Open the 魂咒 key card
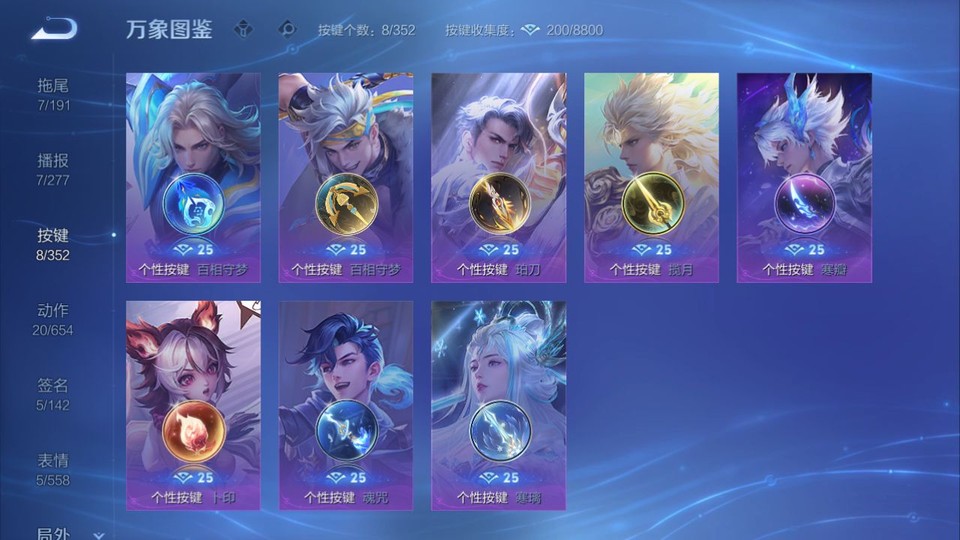960x540 pixels. coord(346,405)
